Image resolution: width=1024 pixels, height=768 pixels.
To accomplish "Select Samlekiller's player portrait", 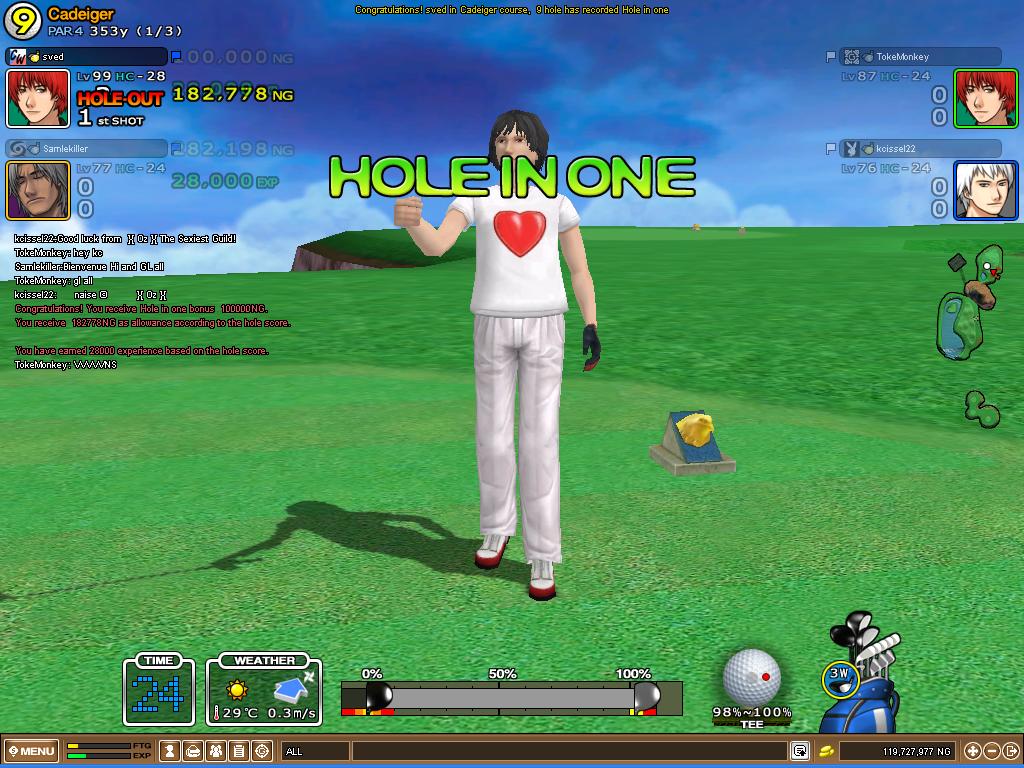I will coord(38,190).
